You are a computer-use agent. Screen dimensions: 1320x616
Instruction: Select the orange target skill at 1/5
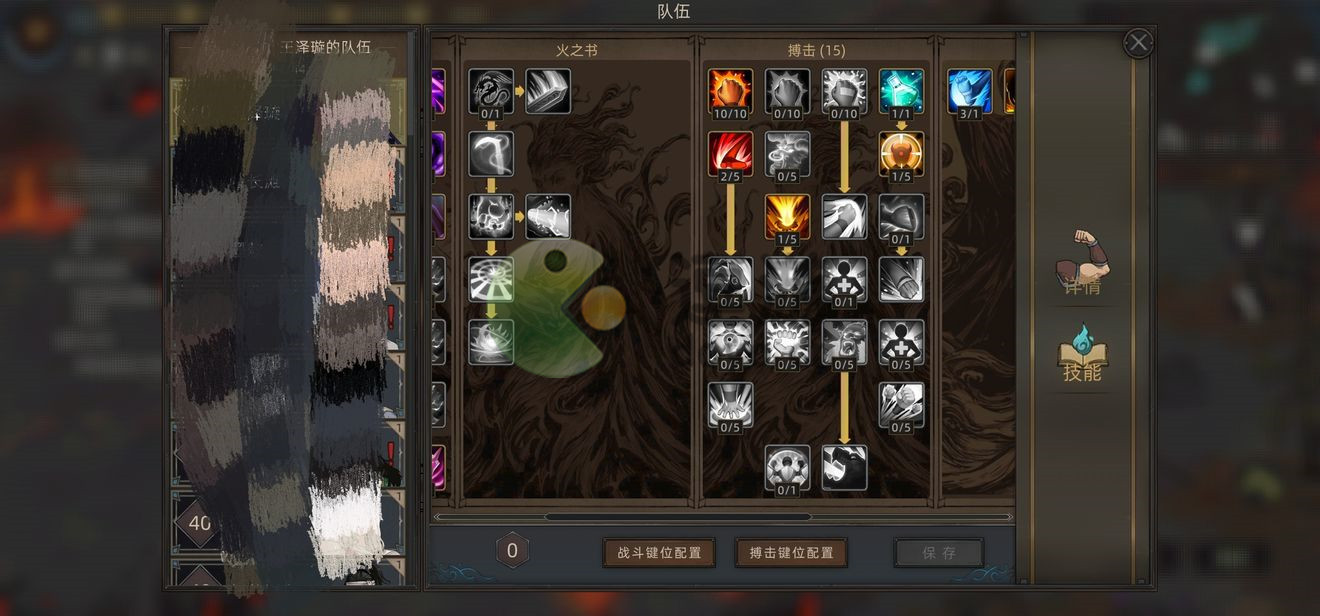tap(901, 153)
